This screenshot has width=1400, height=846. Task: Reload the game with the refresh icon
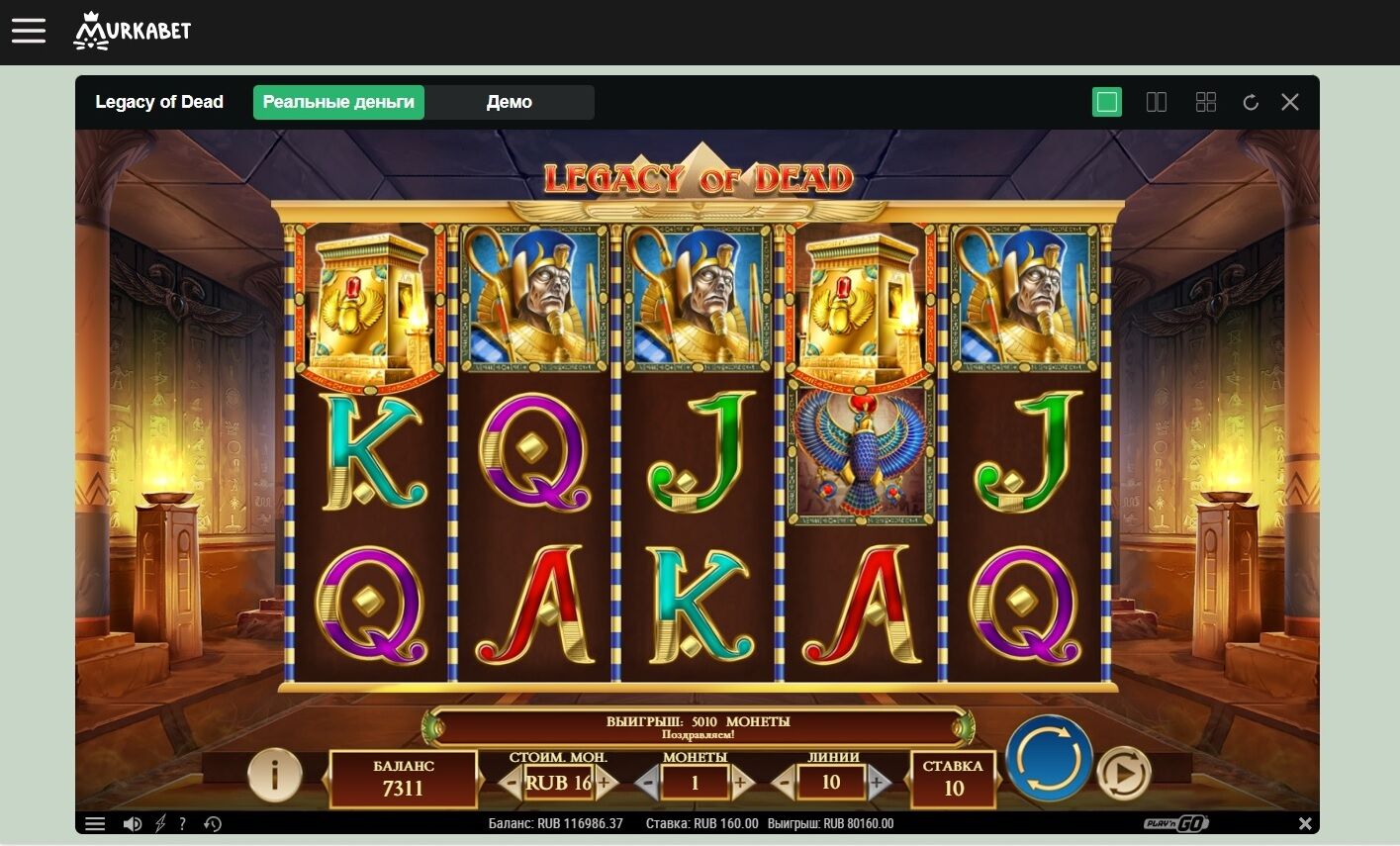[1251, 102]
